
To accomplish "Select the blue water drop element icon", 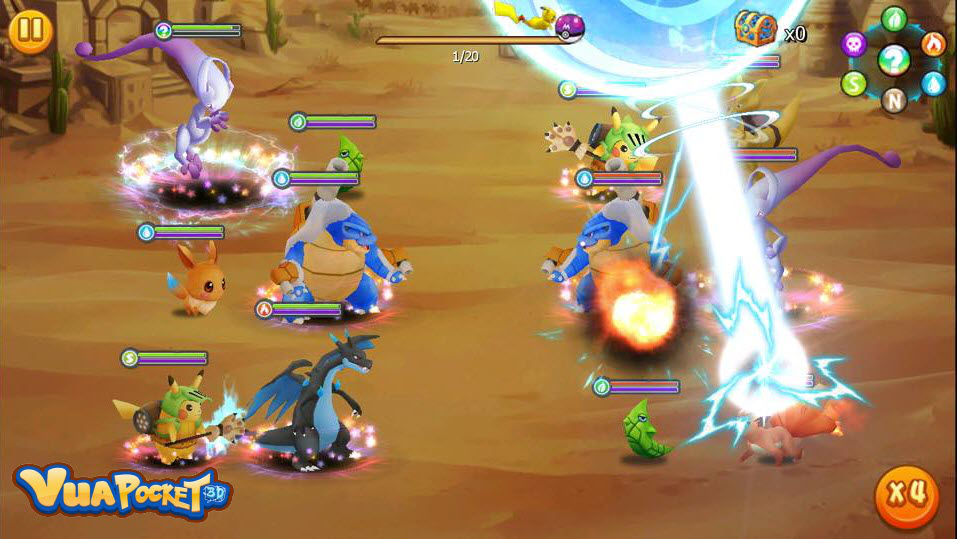I will (x=933, y=84).
